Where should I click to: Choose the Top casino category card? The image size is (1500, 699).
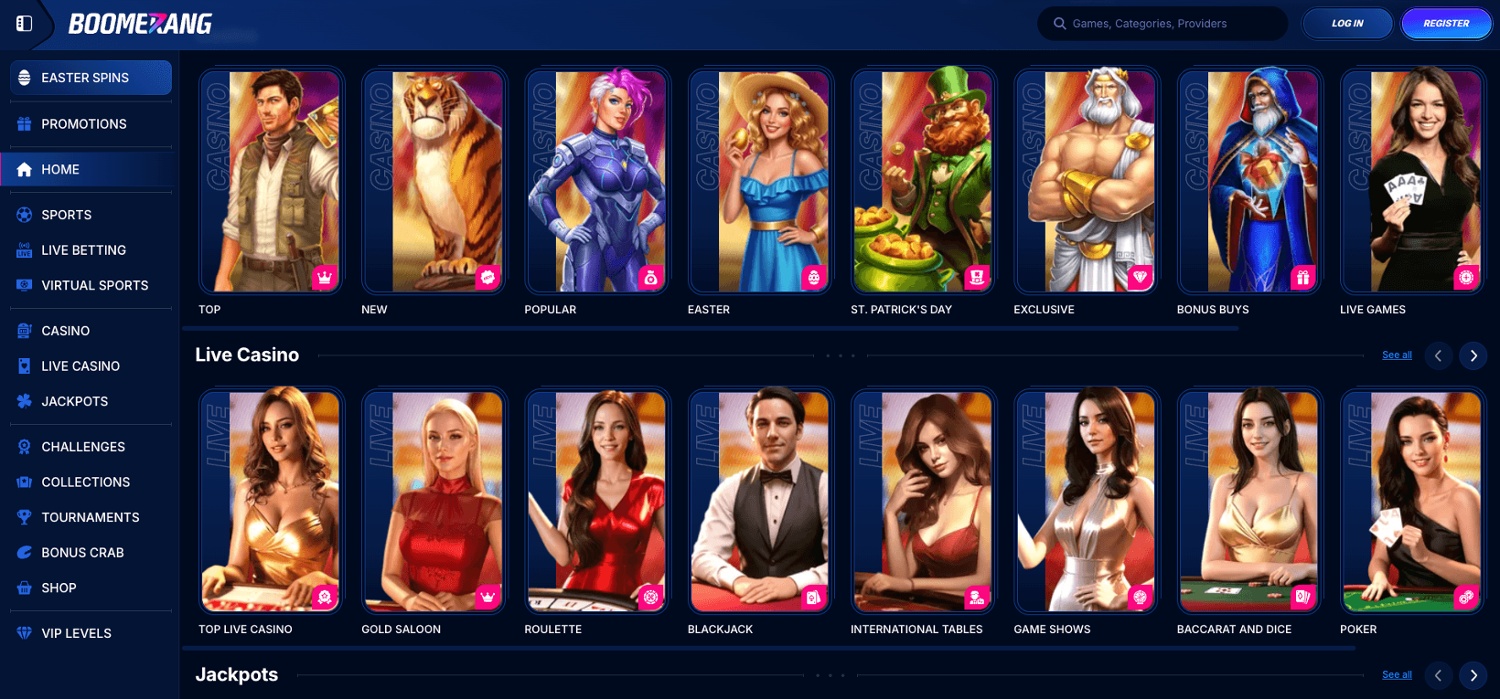(270, 181)
